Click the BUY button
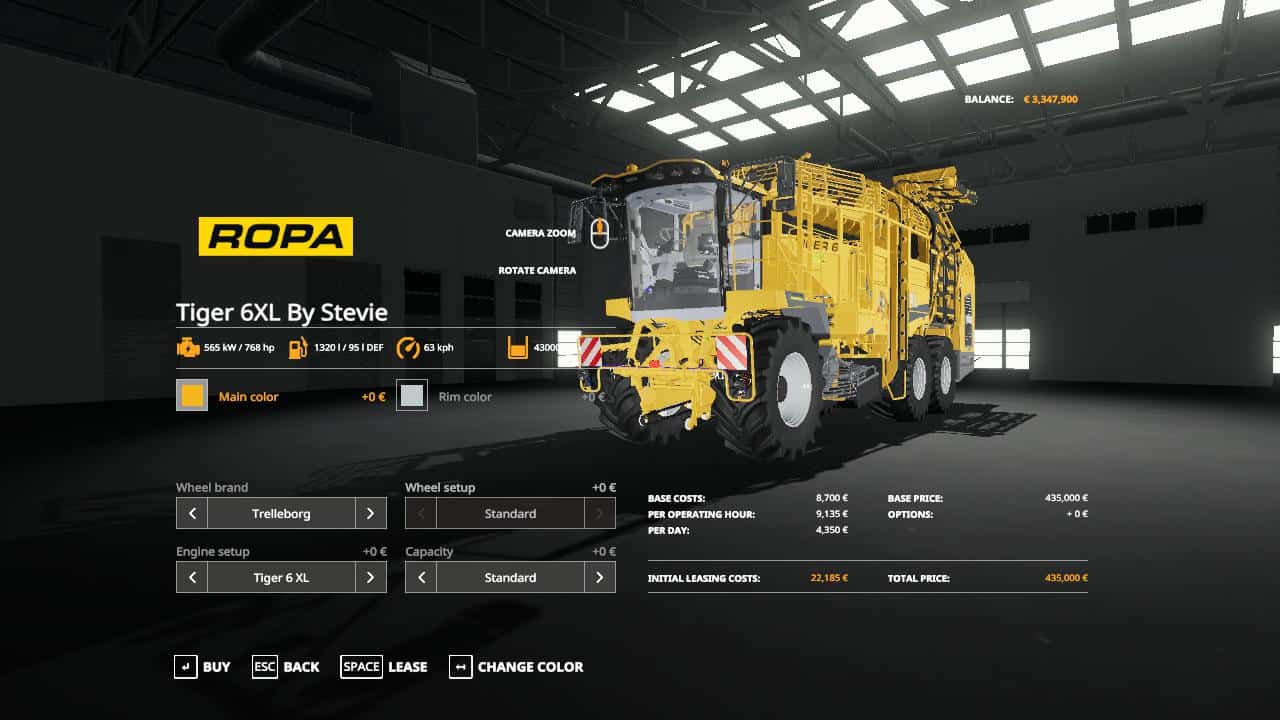1280x720 pixels. pos(203,667)
